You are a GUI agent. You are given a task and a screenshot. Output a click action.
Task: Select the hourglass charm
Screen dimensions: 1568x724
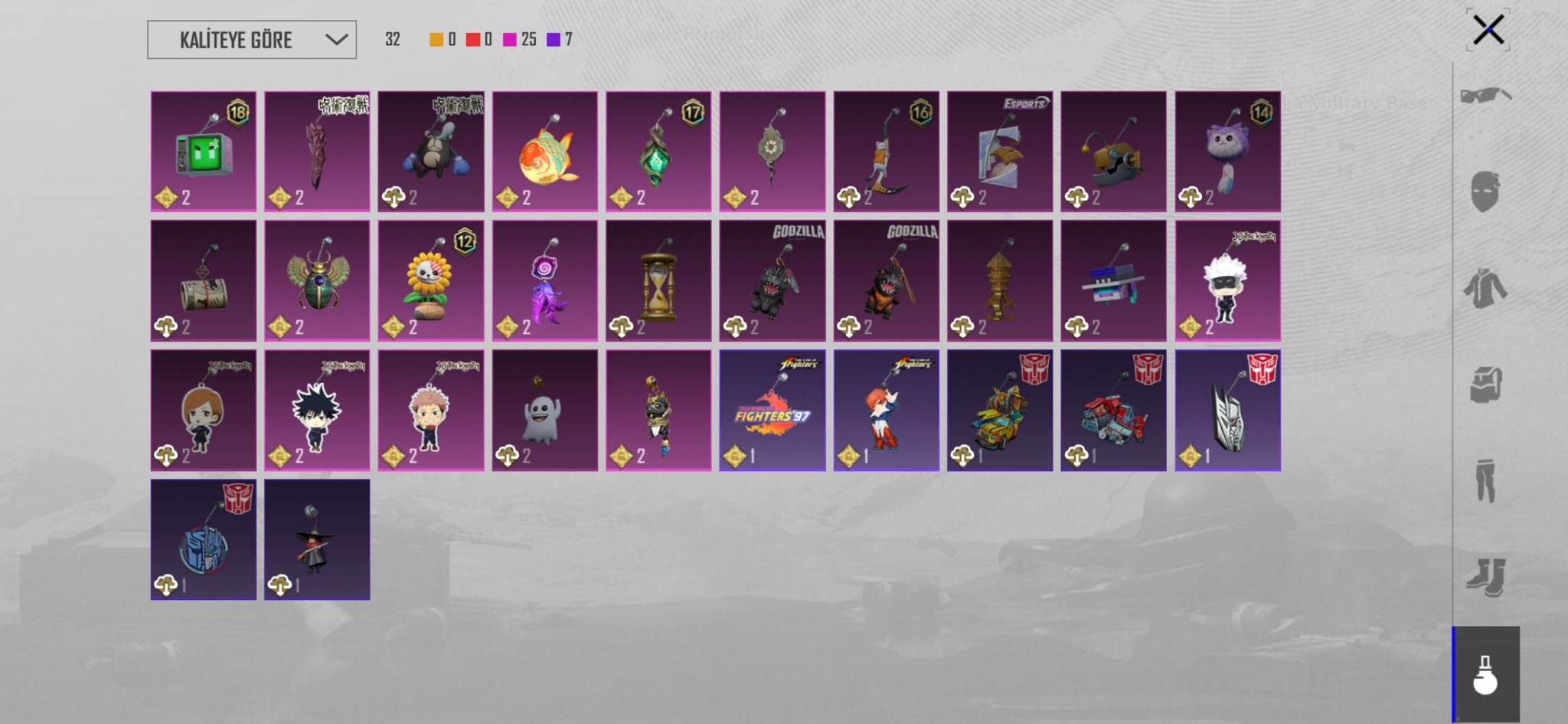click(x=658, y=280)
